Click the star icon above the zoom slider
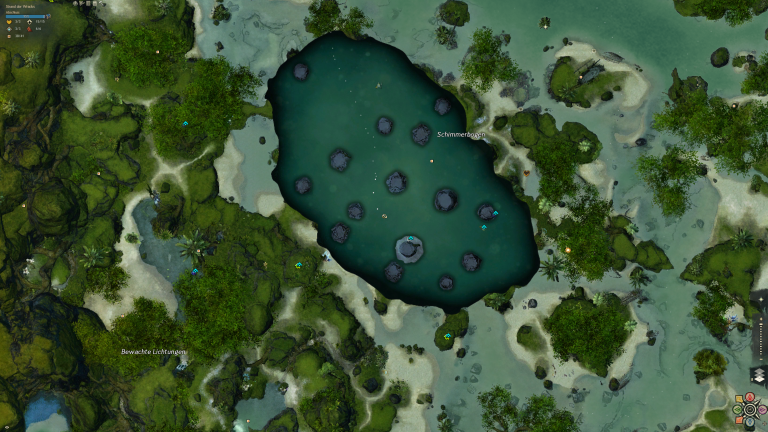768x432 pixels. [x=761, y=299]
